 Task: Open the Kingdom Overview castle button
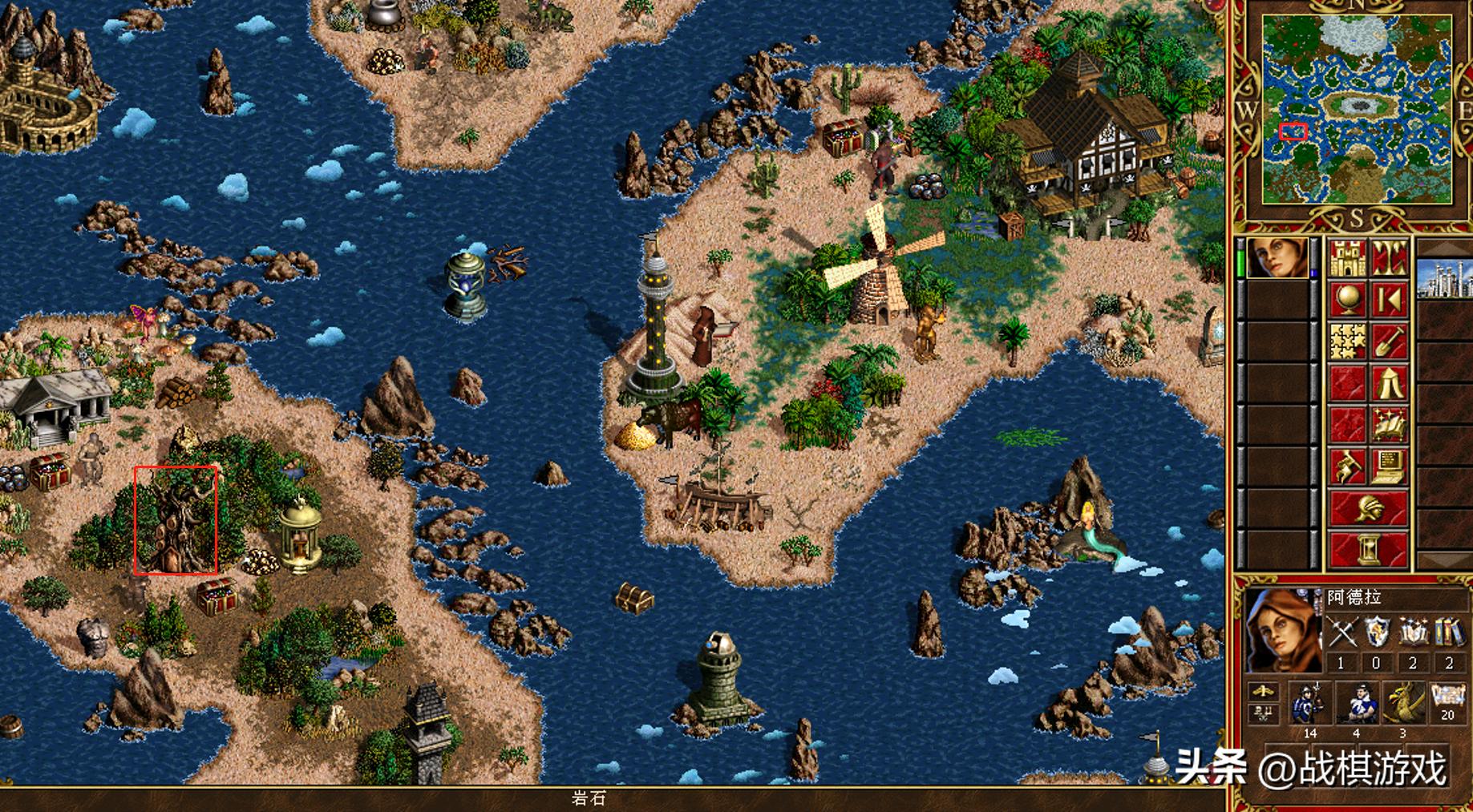point(1348,258)
